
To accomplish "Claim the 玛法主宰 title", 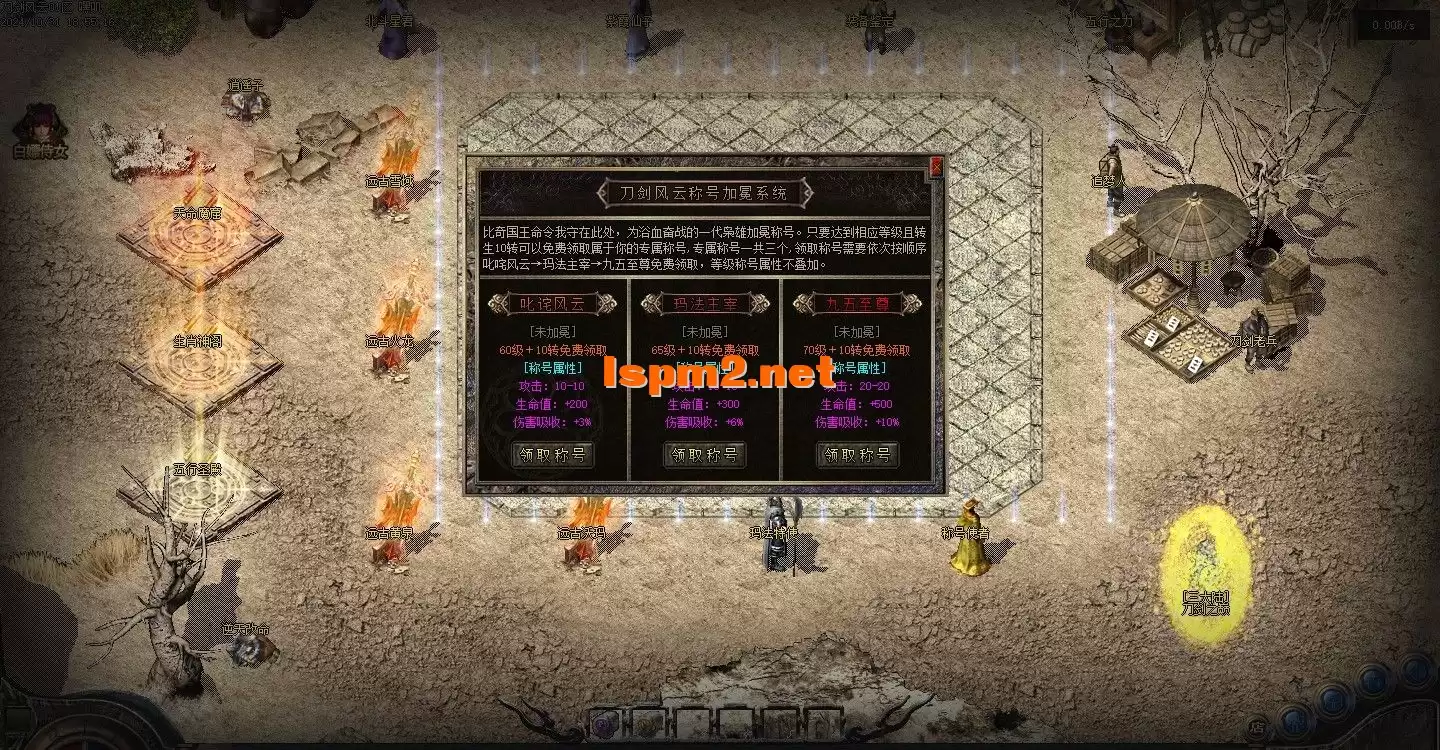I will coord(704,455).
